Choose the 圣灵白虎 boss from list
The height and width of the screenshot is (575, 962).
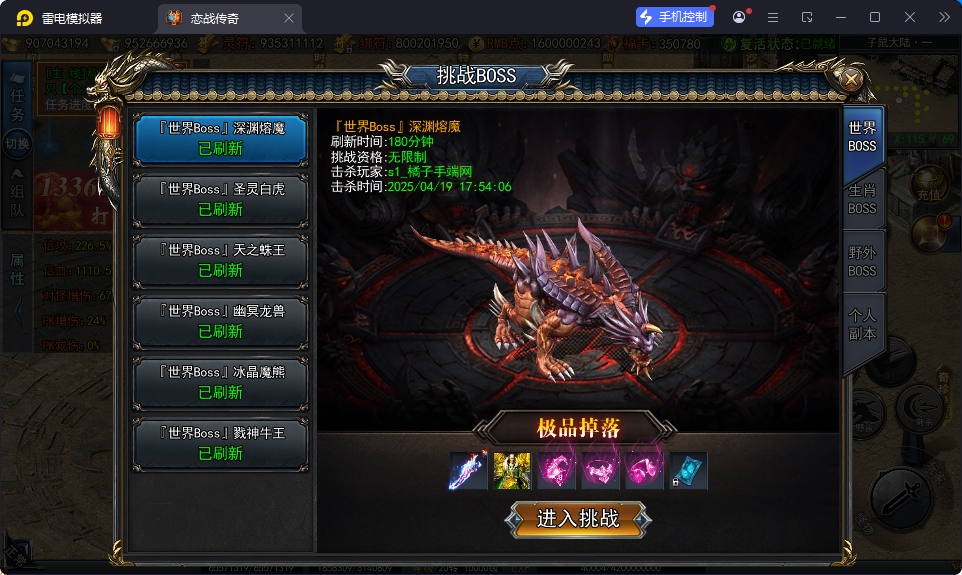221,199
